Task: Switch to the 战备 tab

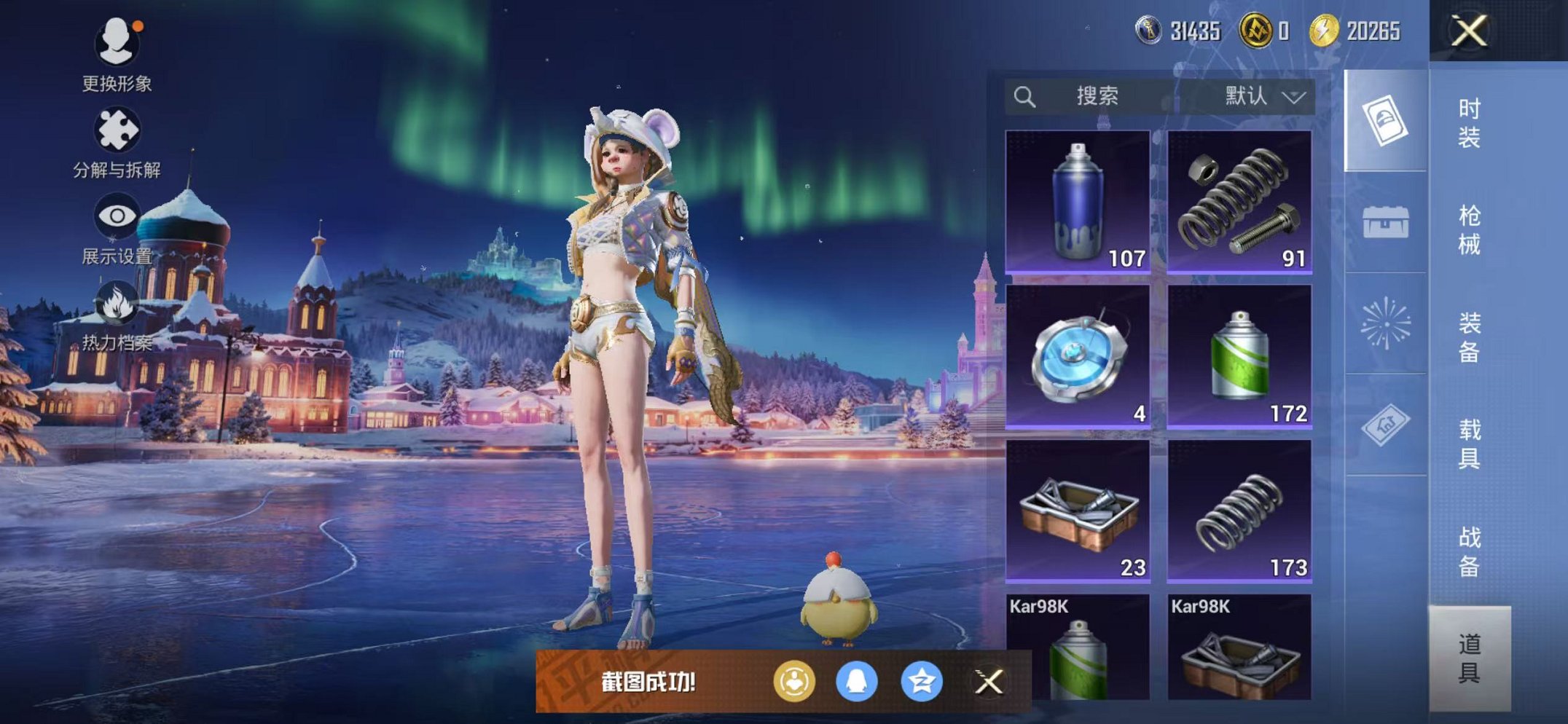Action: [x=1469, y=551]
